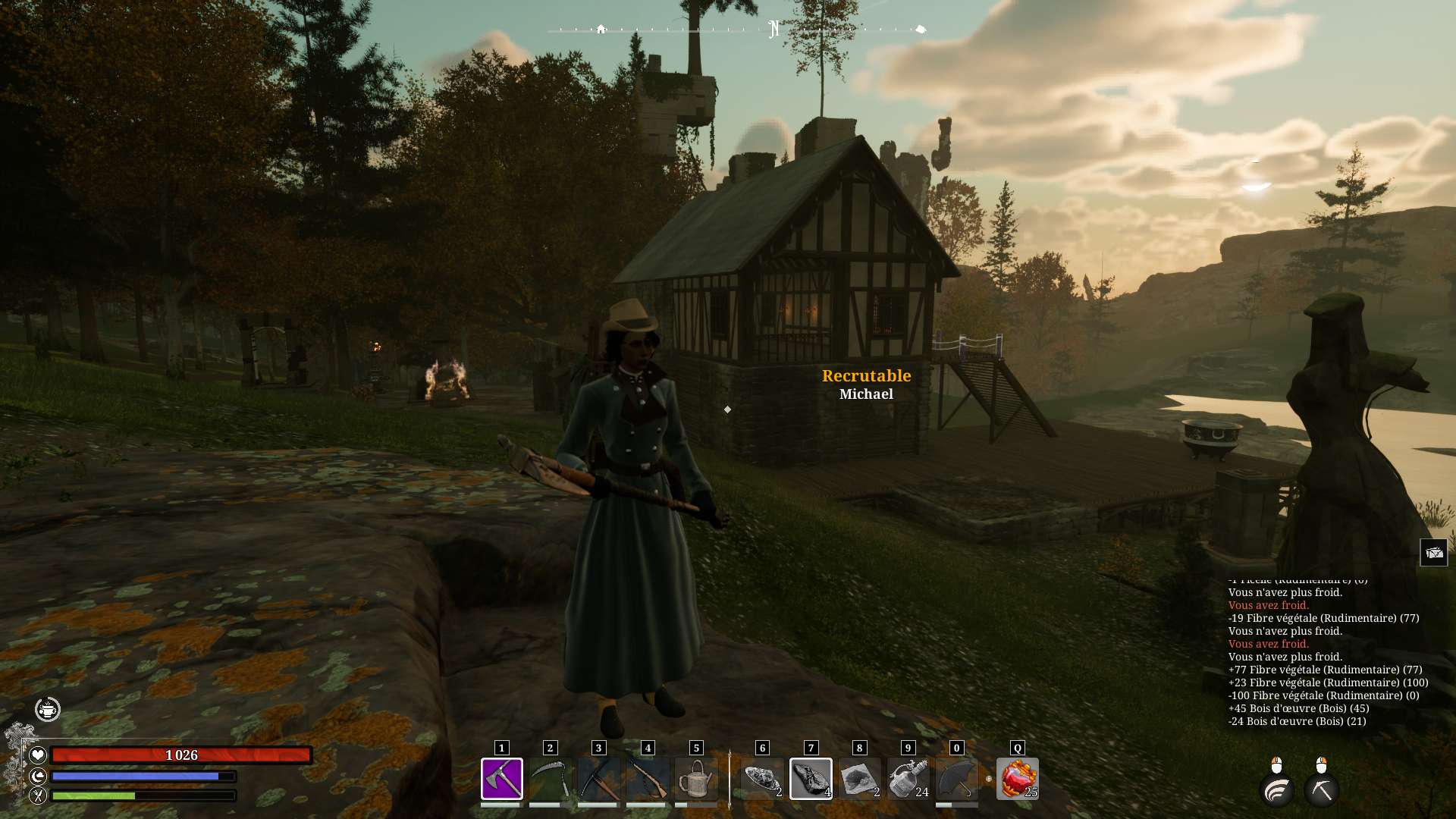Viewport: 1456px width, 819px height.
Task: Click the home marker on the compass
Action: tap(601, 29)
